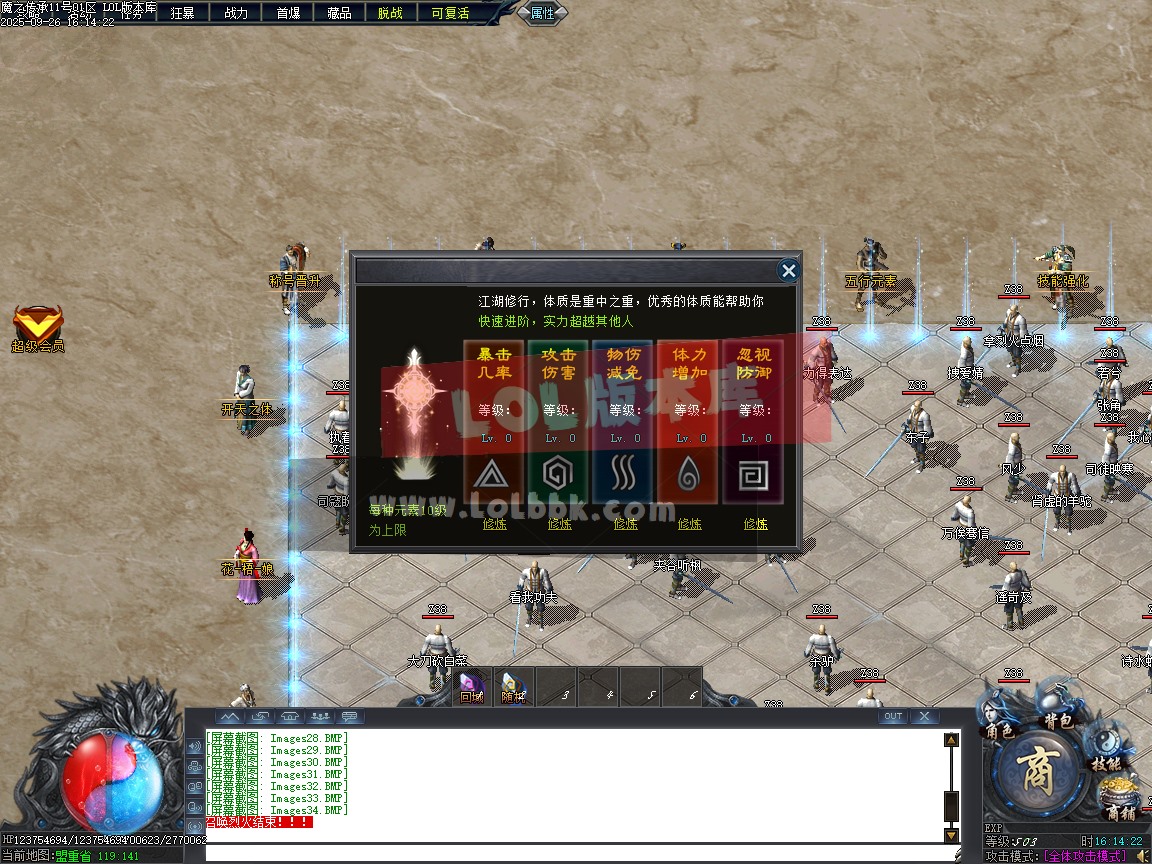
Task: Use the 回城 hotbar item
Action: 471,685
